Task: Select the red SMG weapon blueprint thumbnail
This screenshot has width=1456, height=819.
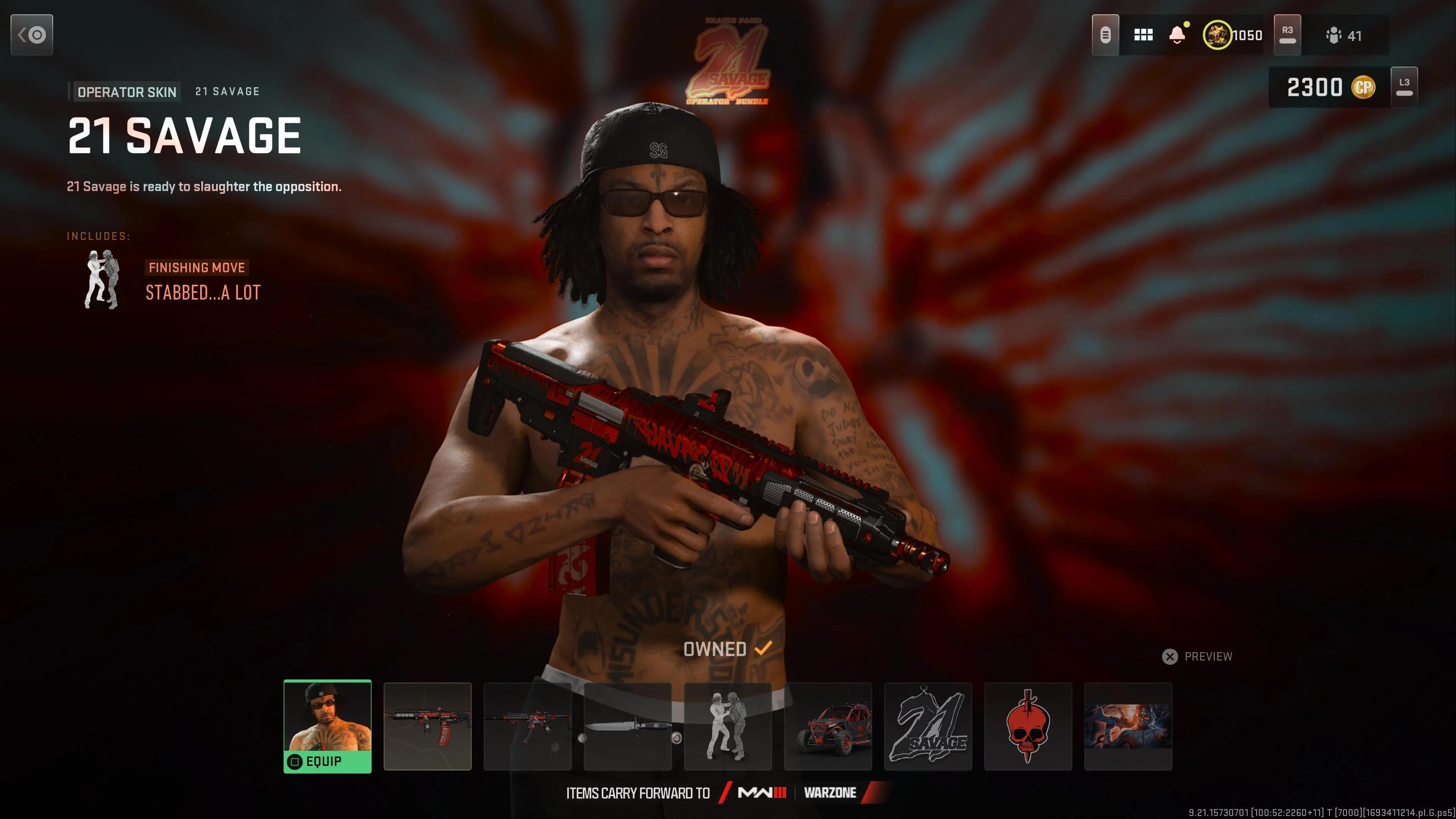Action: click(428, 728)
